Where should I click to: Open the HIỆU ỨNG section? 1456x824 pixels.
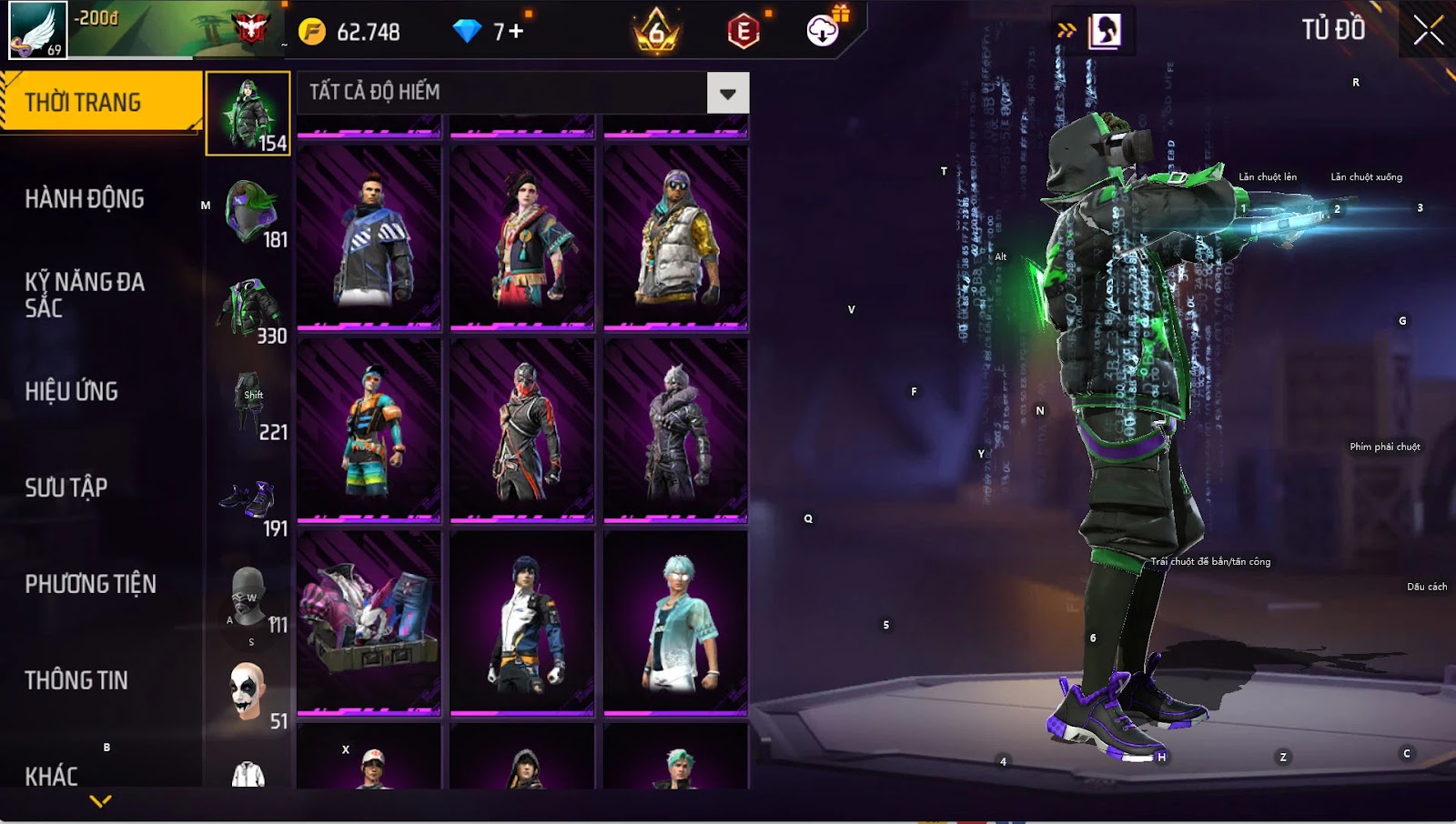pos(72,391)
